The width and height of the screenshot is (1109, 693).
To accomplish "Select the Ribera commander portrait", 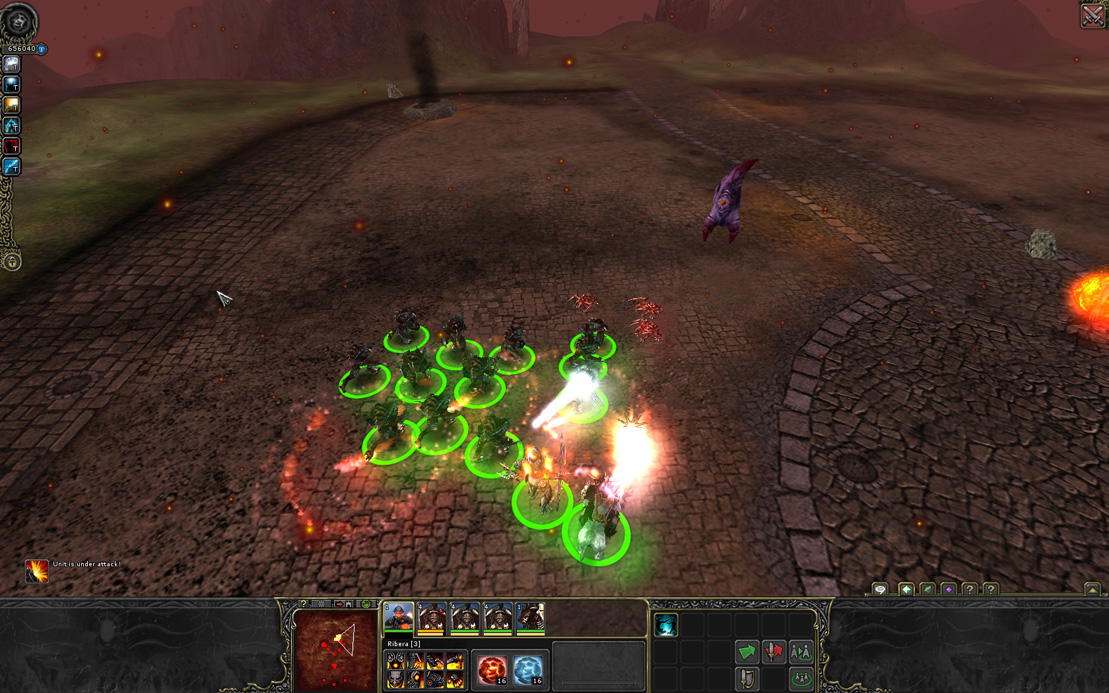I will 399,618.
